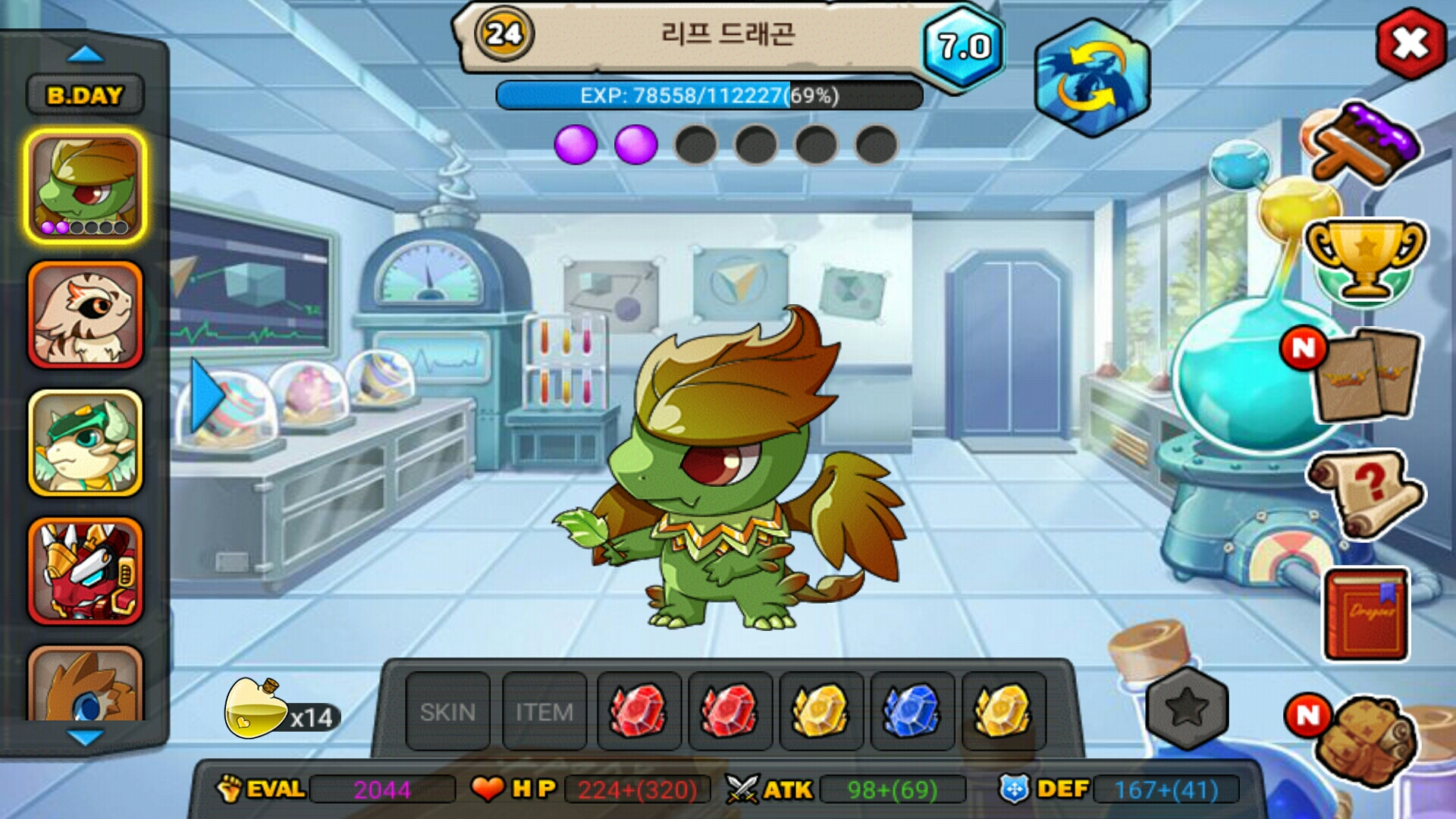Open the dragon cards icon
Image resolution: width=1456 pixels, height=819 pixels.
(1365, 375)
